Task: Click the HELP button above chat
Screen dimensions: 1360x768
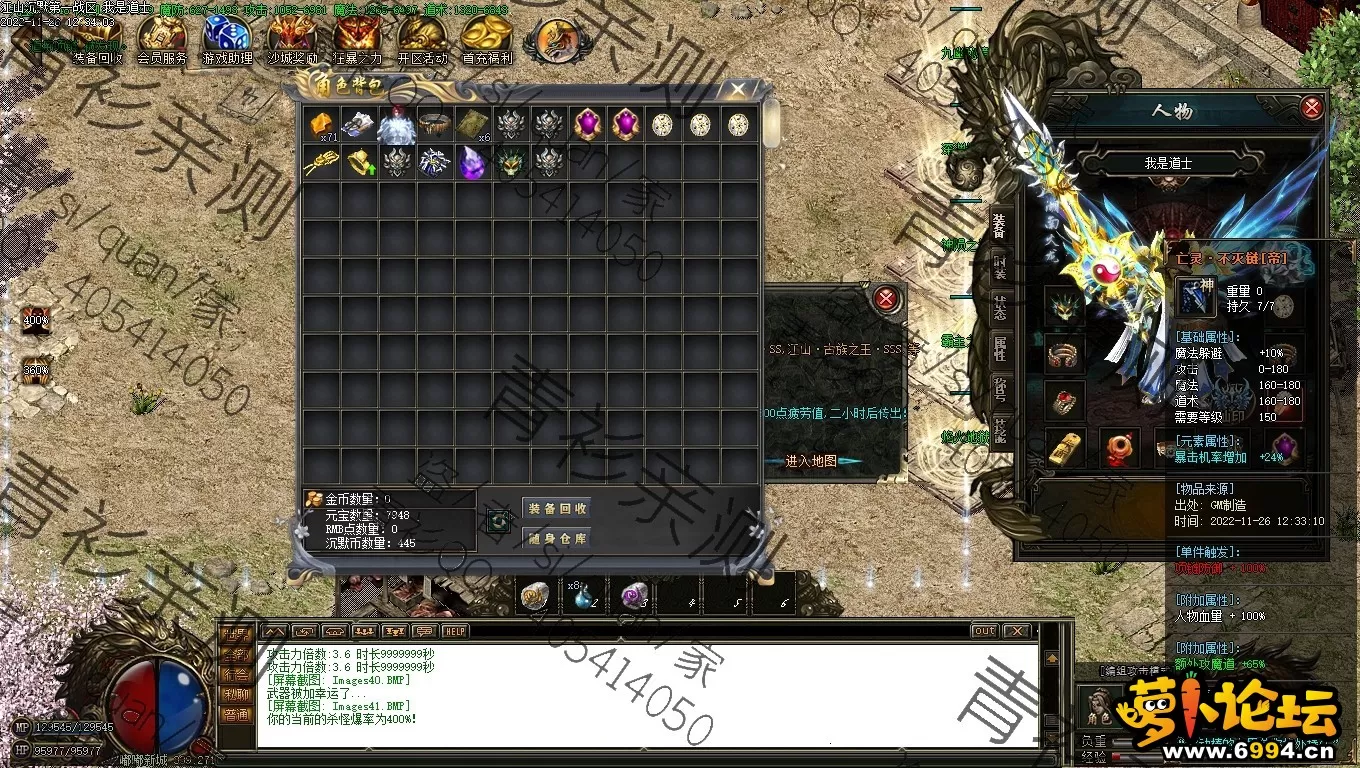Action: tap(455, 631)
